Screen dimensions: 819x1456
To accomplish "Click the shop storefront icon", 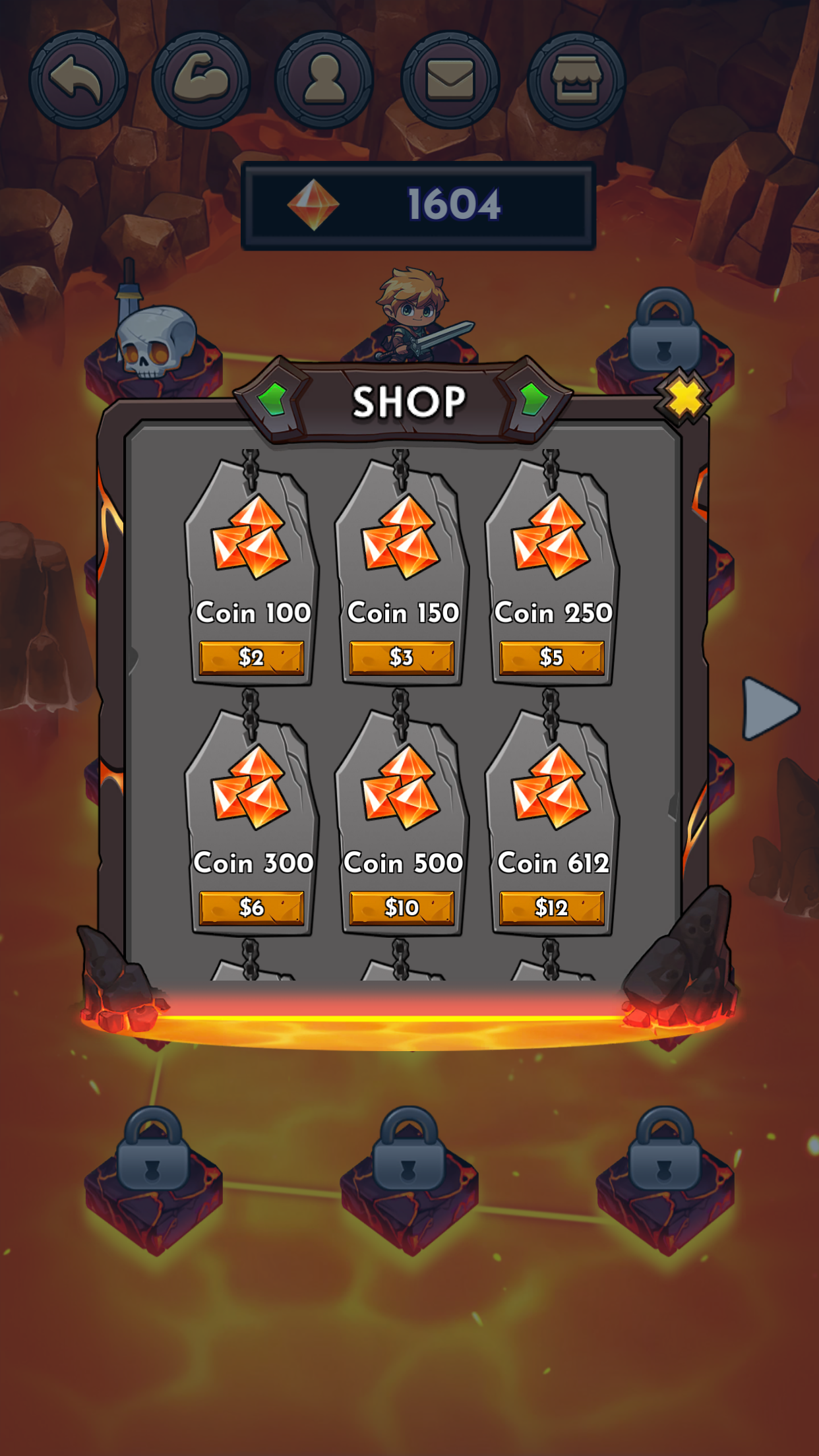I will pyautogui.click(x=576, y=80).
